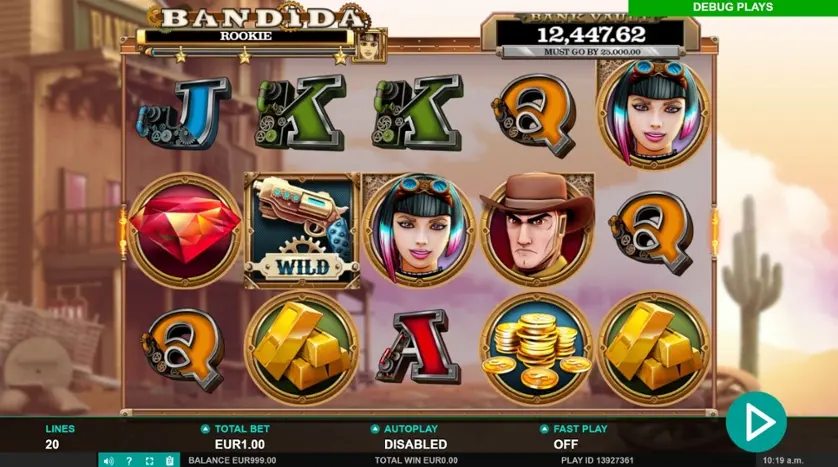Open the help question mark
This screenshot has width=838, height=467.
point(129,460)
